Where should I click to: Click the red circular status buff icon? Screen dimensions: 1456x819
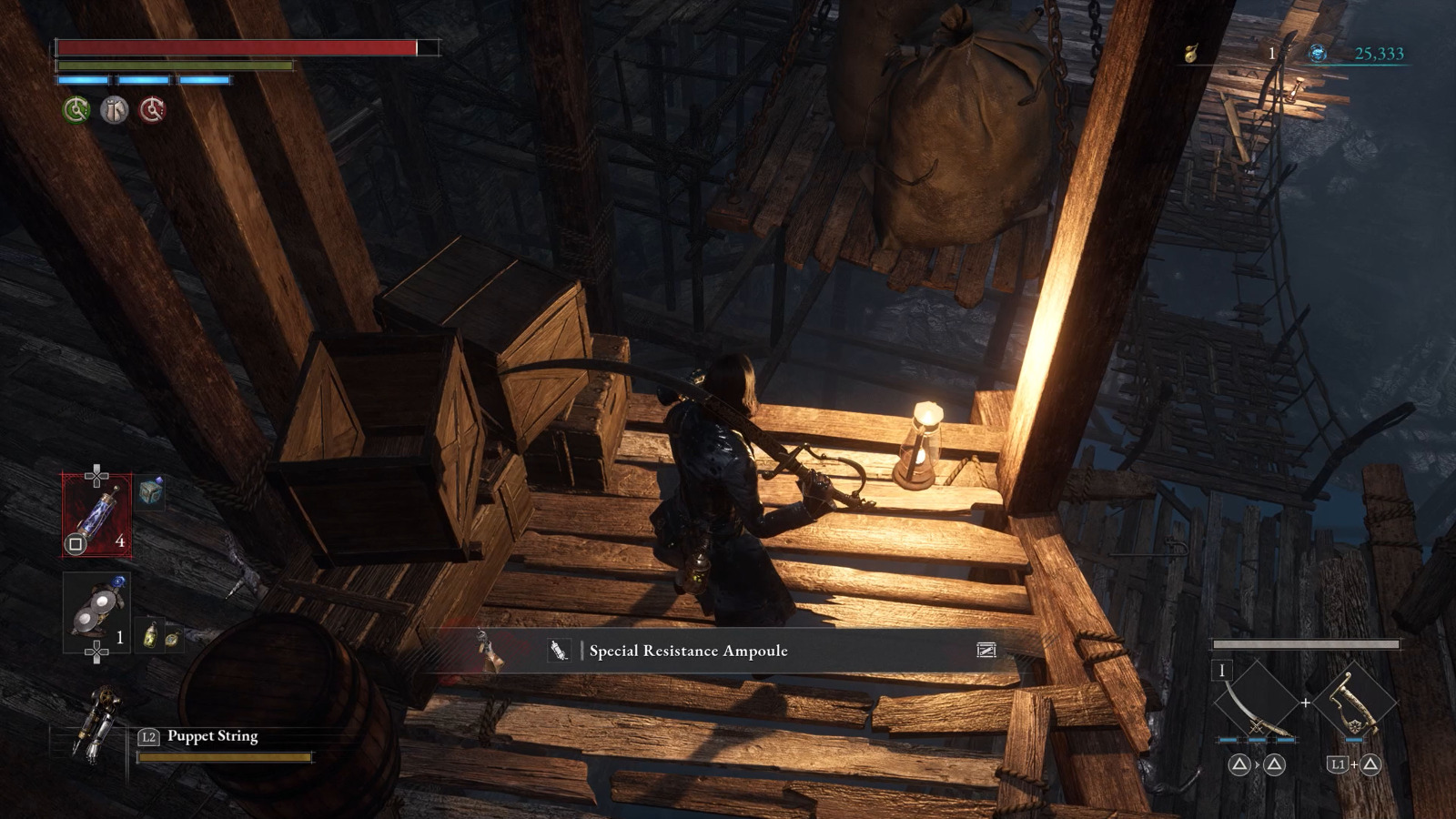coord(152,110)
